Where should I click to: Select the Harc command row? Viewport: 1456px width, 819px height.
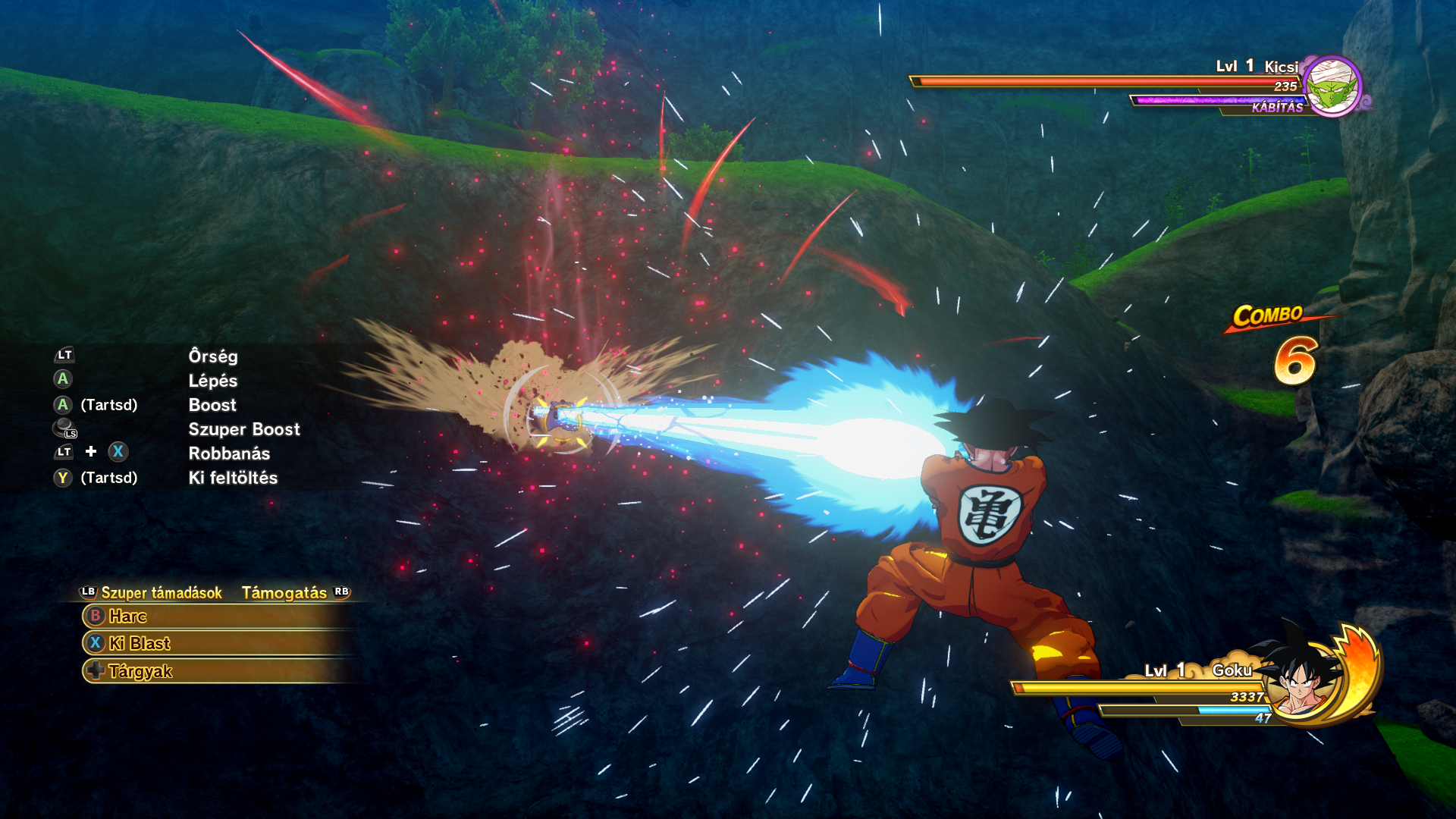tap(216, 617)
